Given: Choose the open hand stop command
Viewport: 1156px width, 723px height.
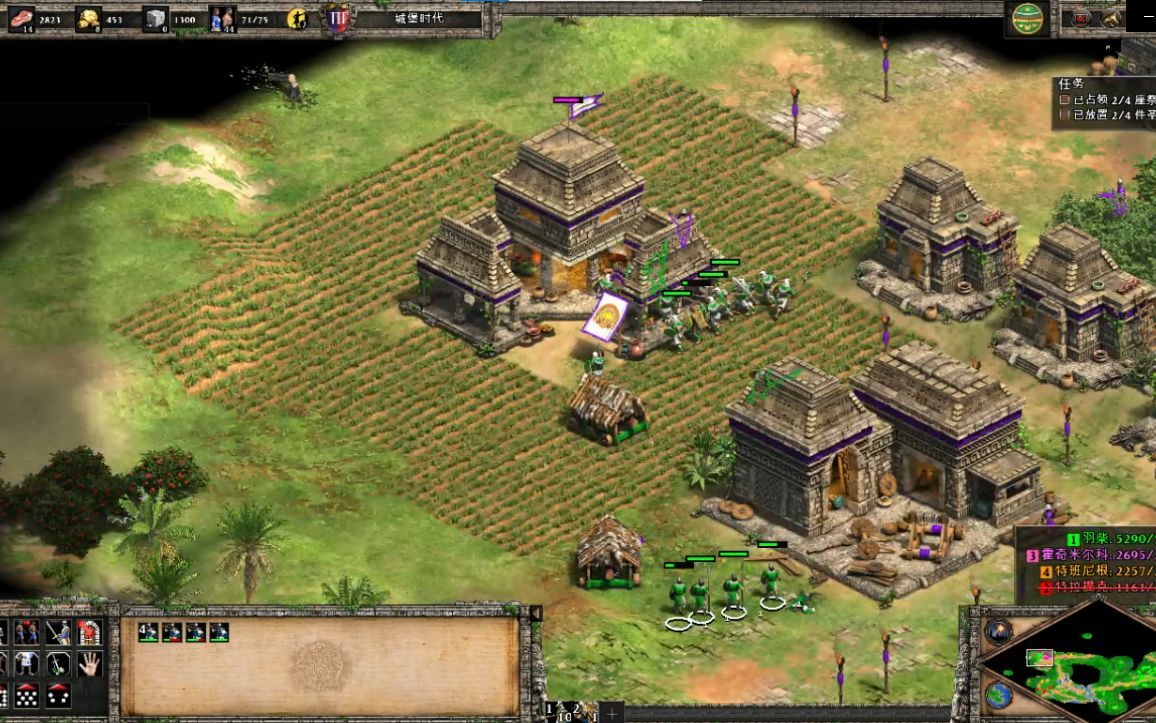Looking at the screenshot, I should [90, 663].
